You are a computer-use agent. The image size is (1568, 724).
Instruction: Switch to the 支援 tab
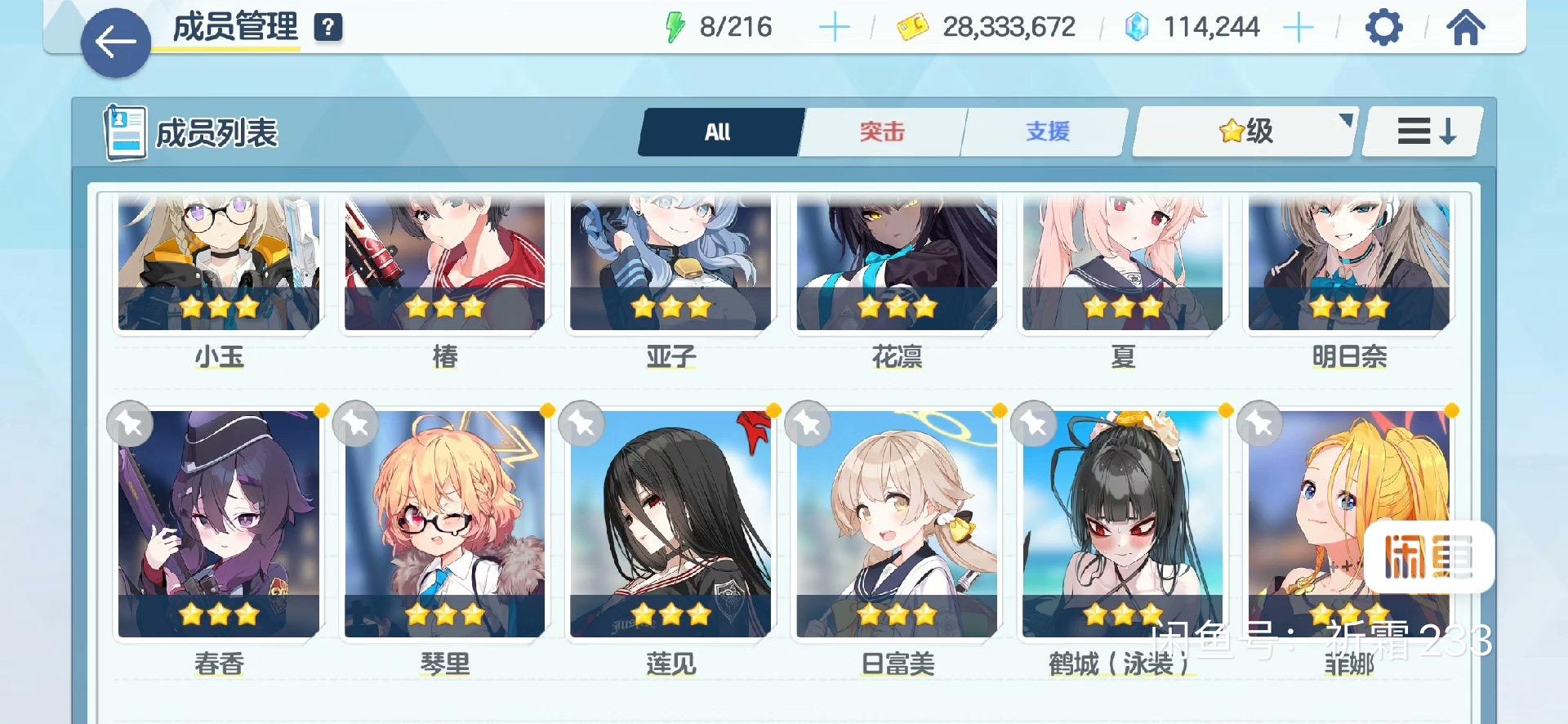(1045, 131)
